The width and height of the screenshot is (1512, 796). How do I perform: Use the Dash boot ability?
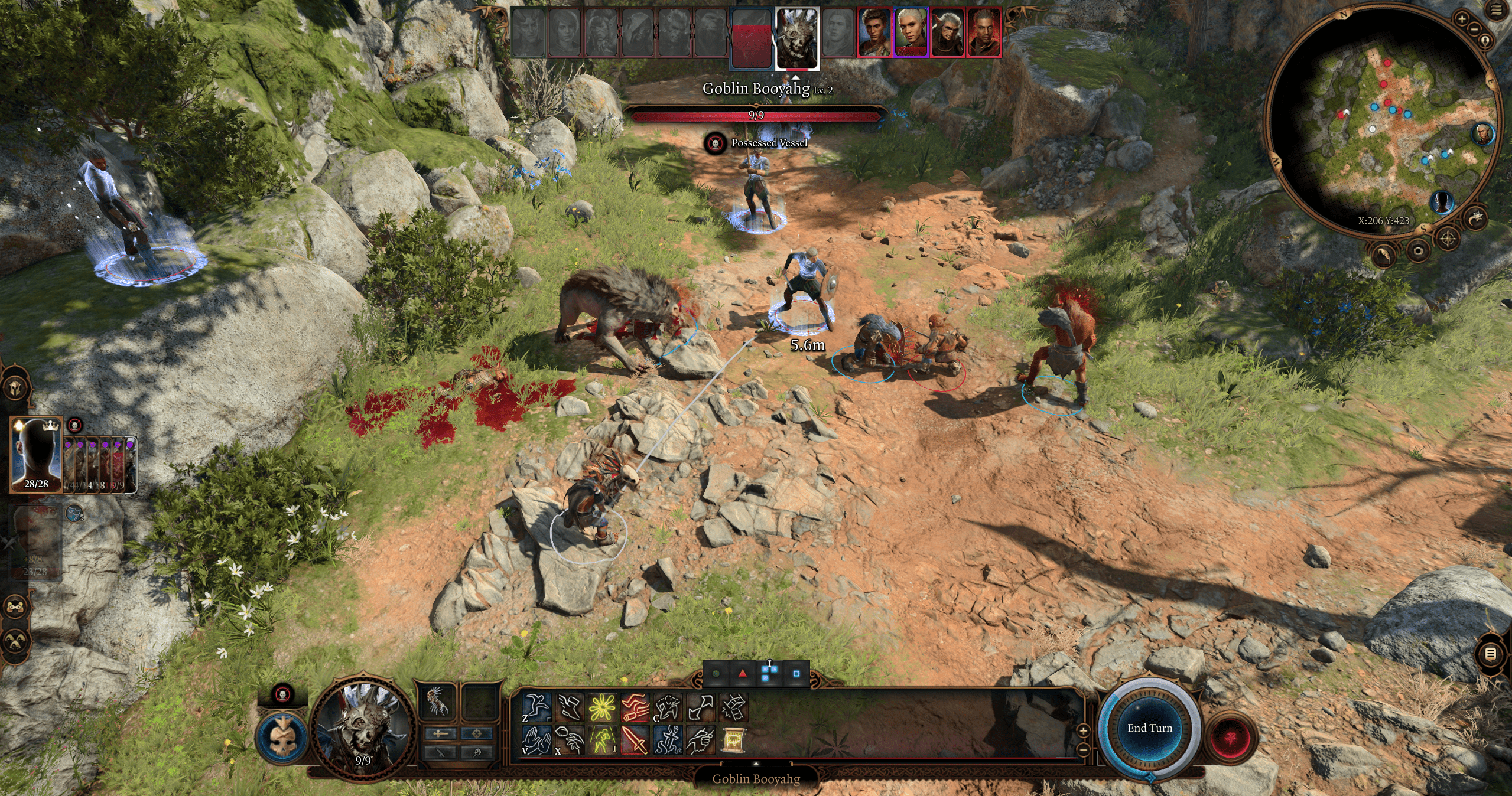click(x=570, y=707)
